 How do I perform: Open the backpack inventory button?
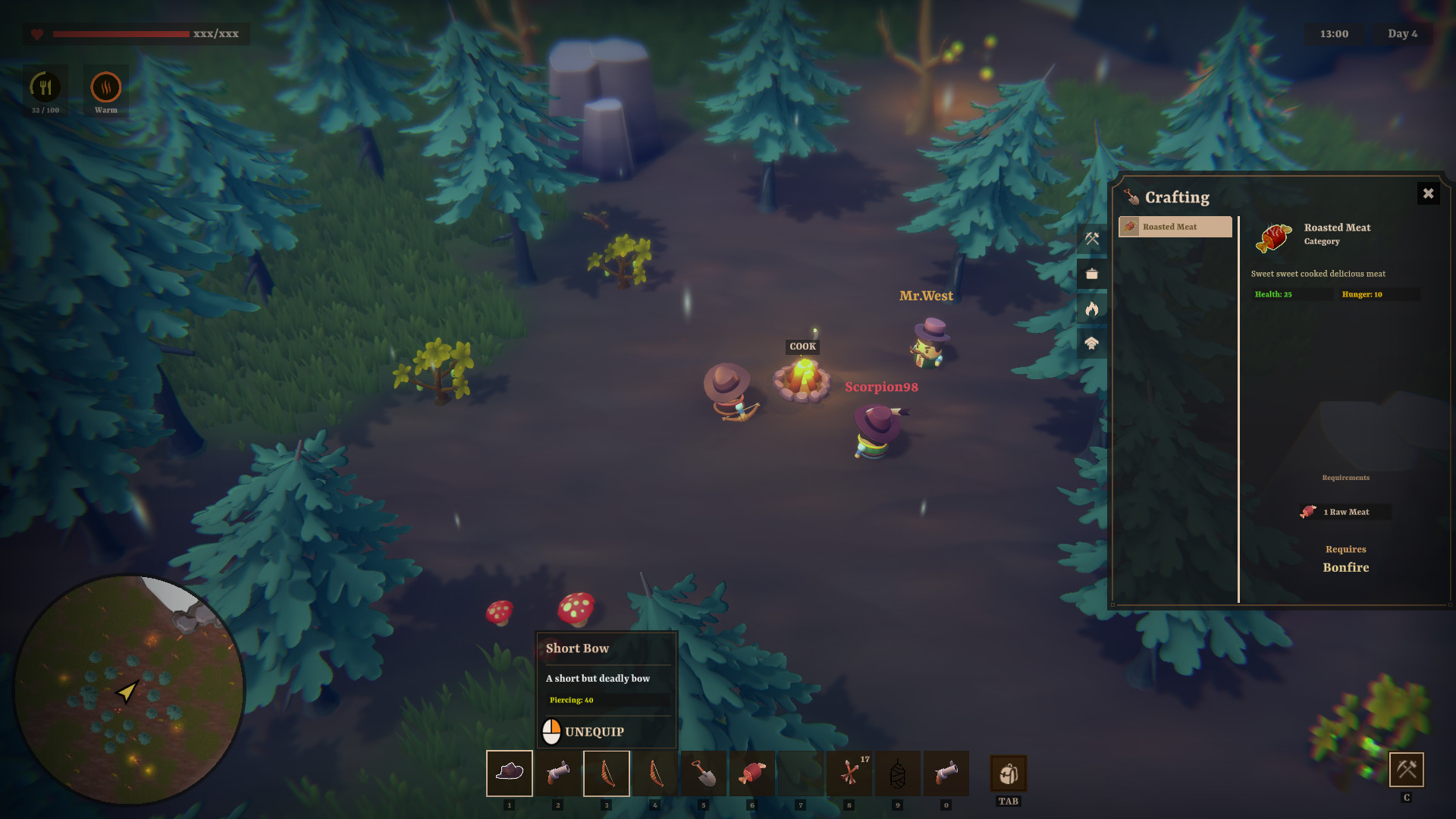point(1008,773)
